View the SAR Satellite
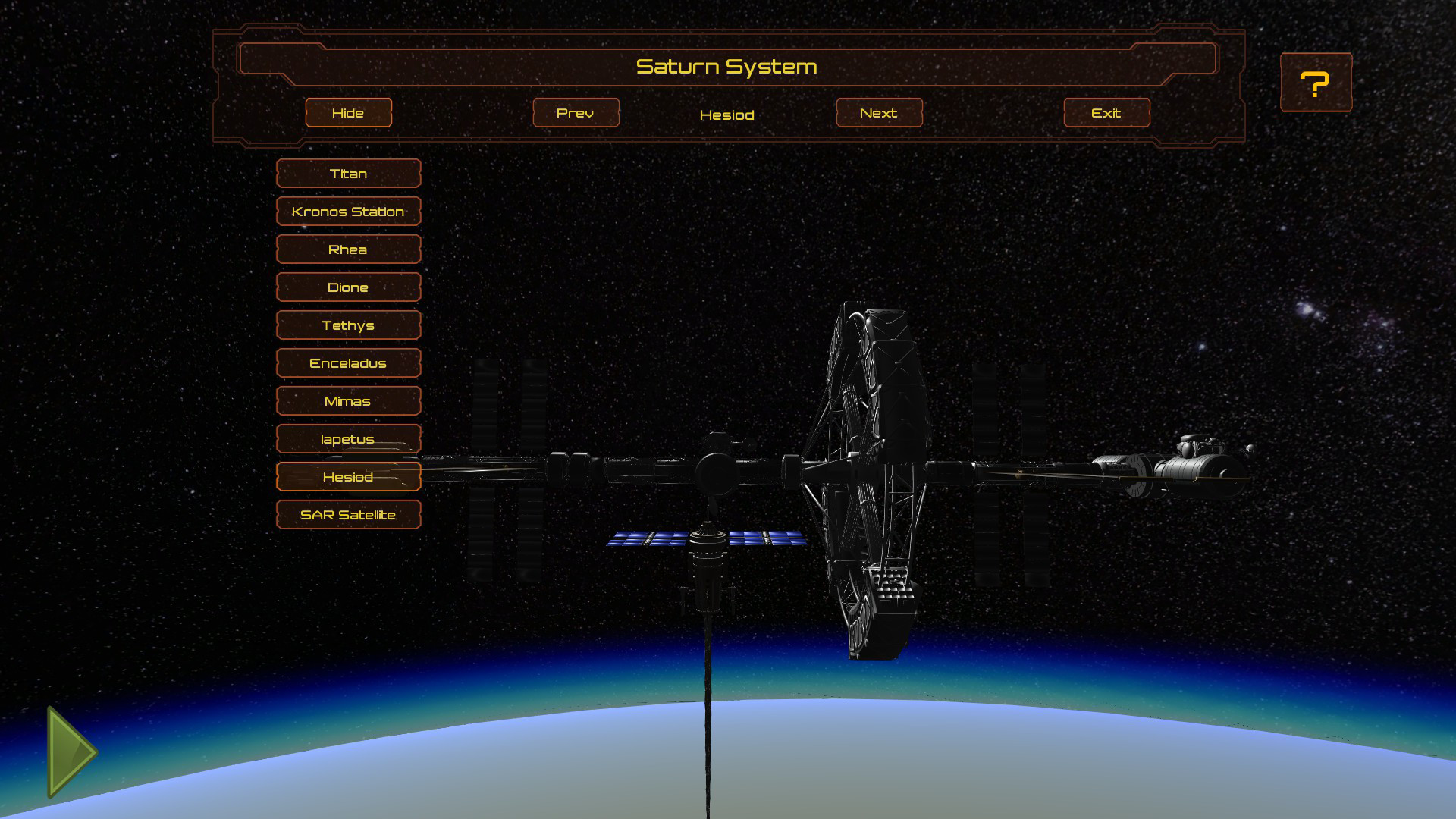Screen dimensions: 1456x819 point(348,514)
